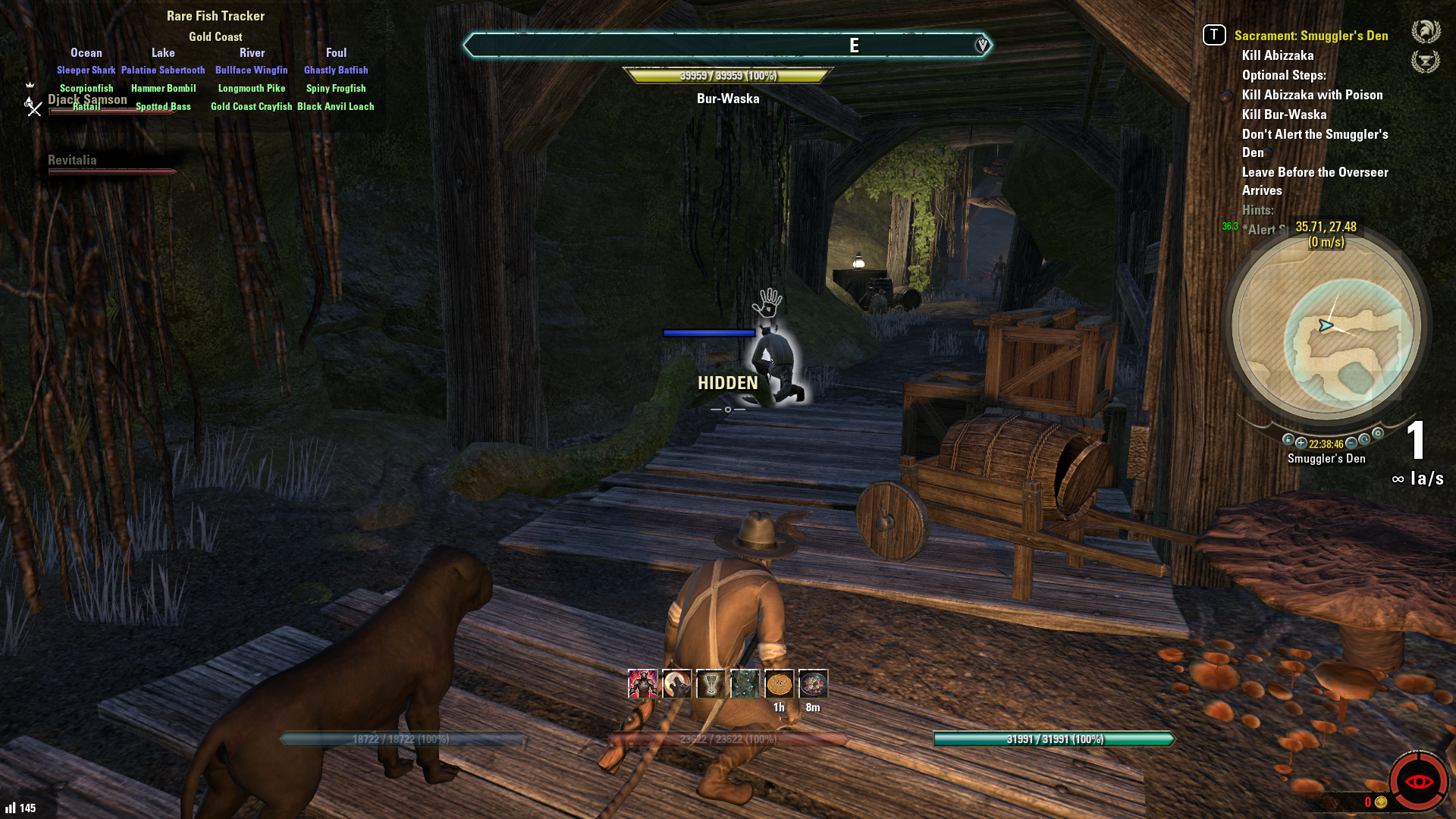The width and height of the screenshot is (1456, 819).
Task: Toggle the minimap padlock button
Action: [x=1288, y=440]
